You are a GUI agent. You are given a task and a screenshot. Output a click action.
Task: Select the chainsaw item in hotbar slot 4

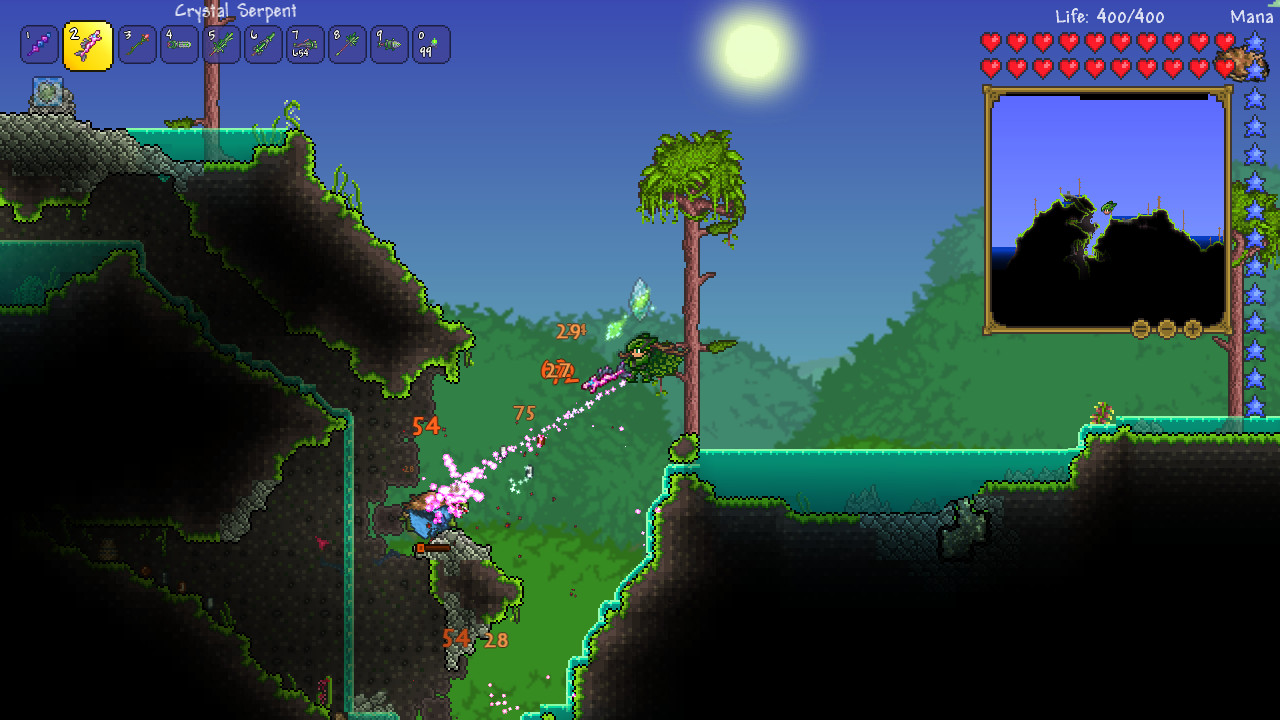180,43
